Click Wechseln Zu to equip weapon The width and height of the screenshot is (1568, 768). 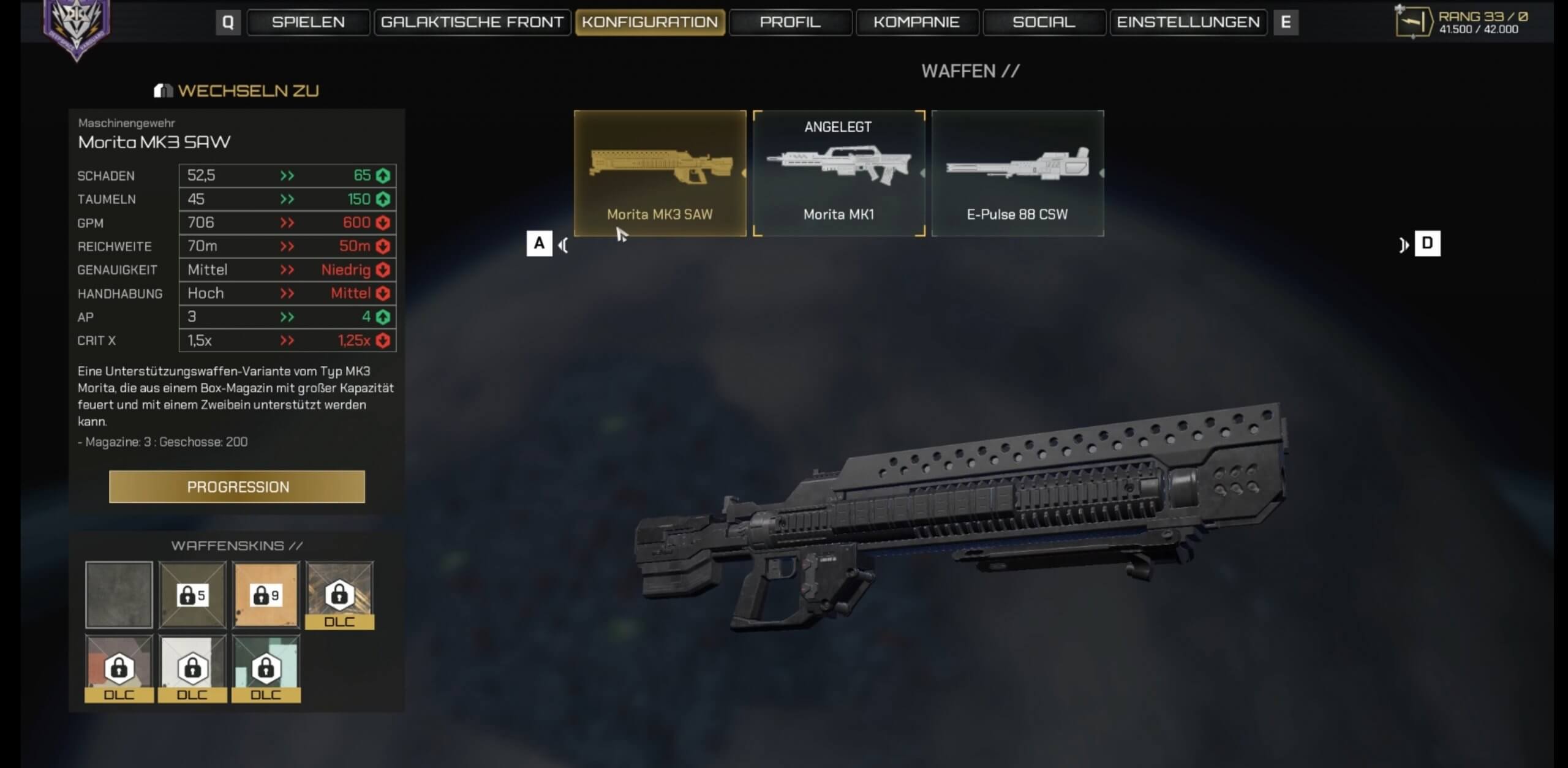coord(237,91)
